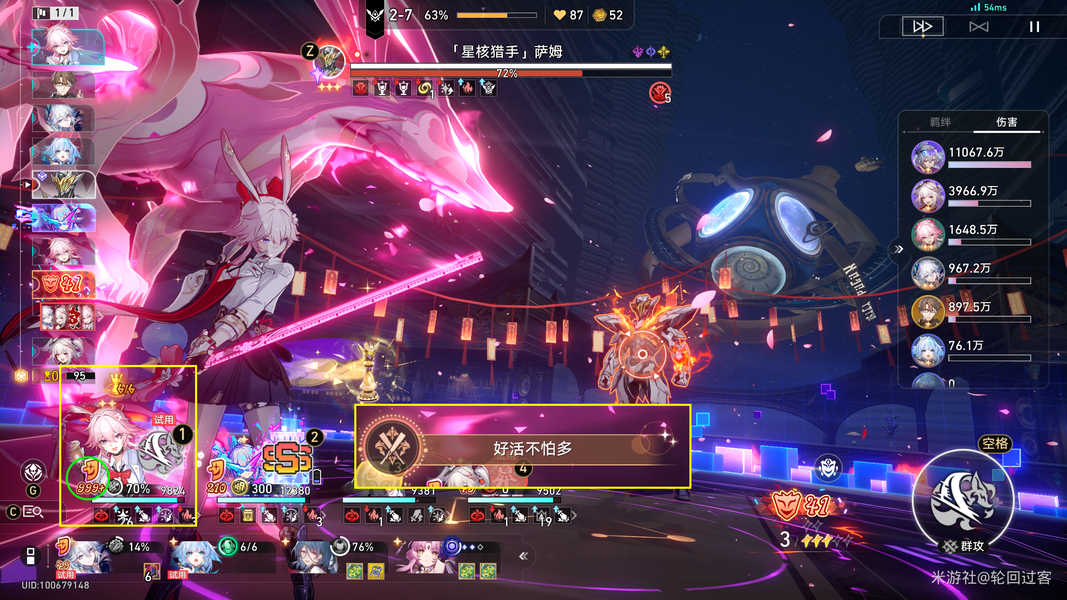1067x600 pixels.
Task: Expand the bench row with the double arrow
Action: (x=523, y=556)
